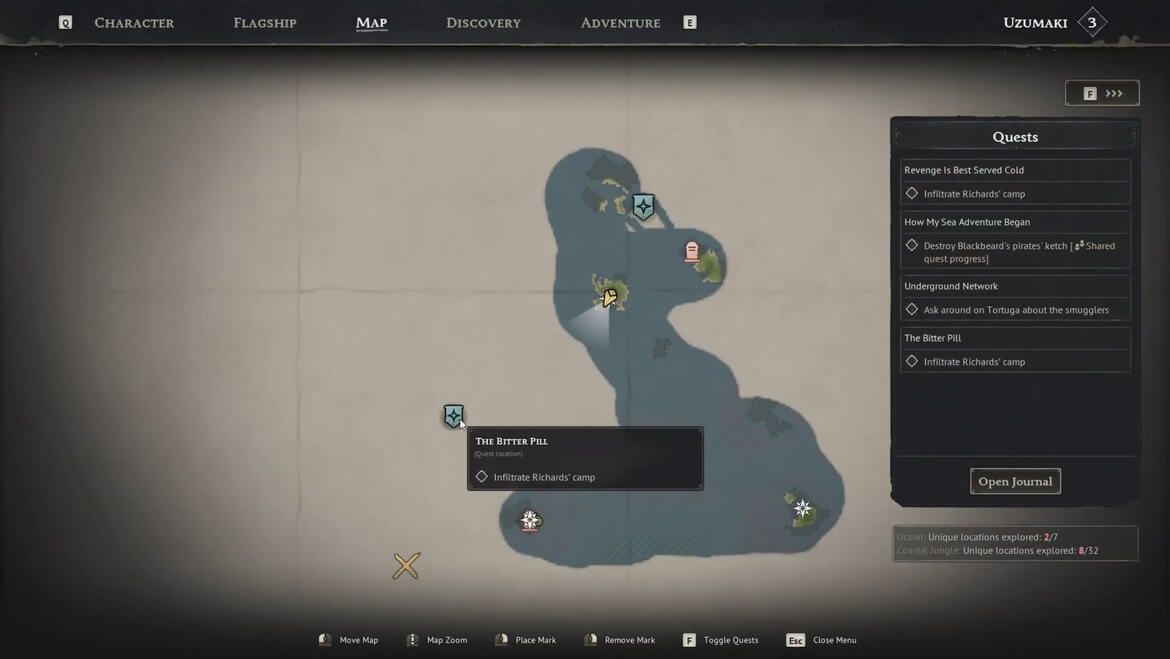Click the Open Journal button

tap(1015, 481)
